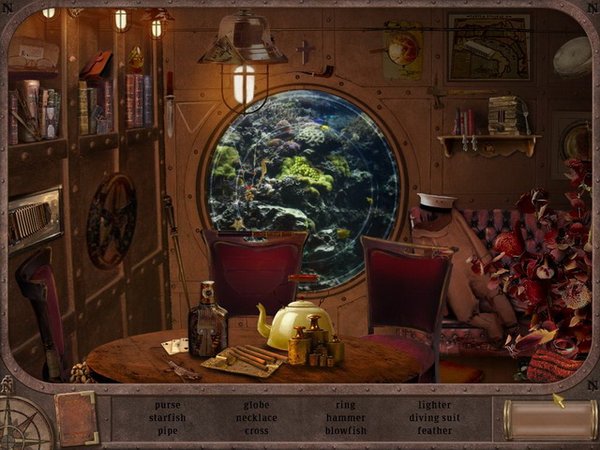The height and width of the screenshot is (450, 600).
Task: Click the "ring" list entry
Action: (x=345, y=405)
